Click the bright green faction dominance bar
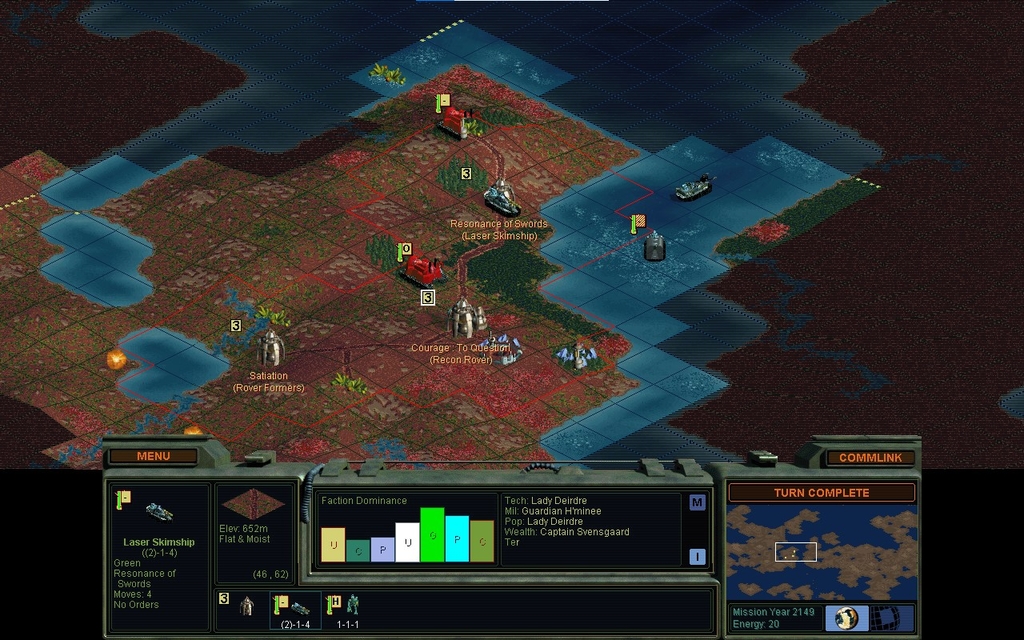Screen dimensions: 1024x640 pos(432,535)
